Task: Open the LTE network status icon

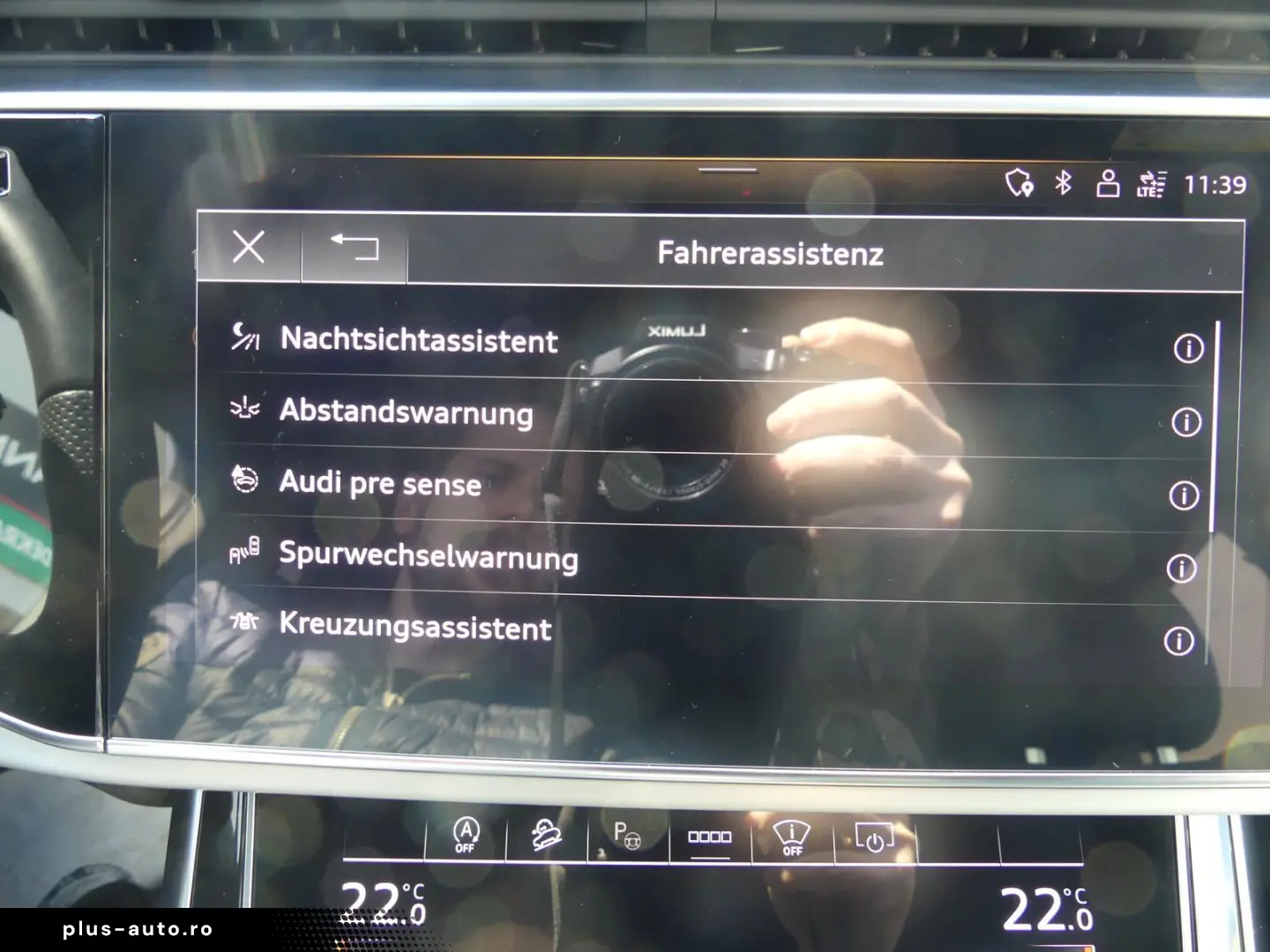Action: 1149,185
